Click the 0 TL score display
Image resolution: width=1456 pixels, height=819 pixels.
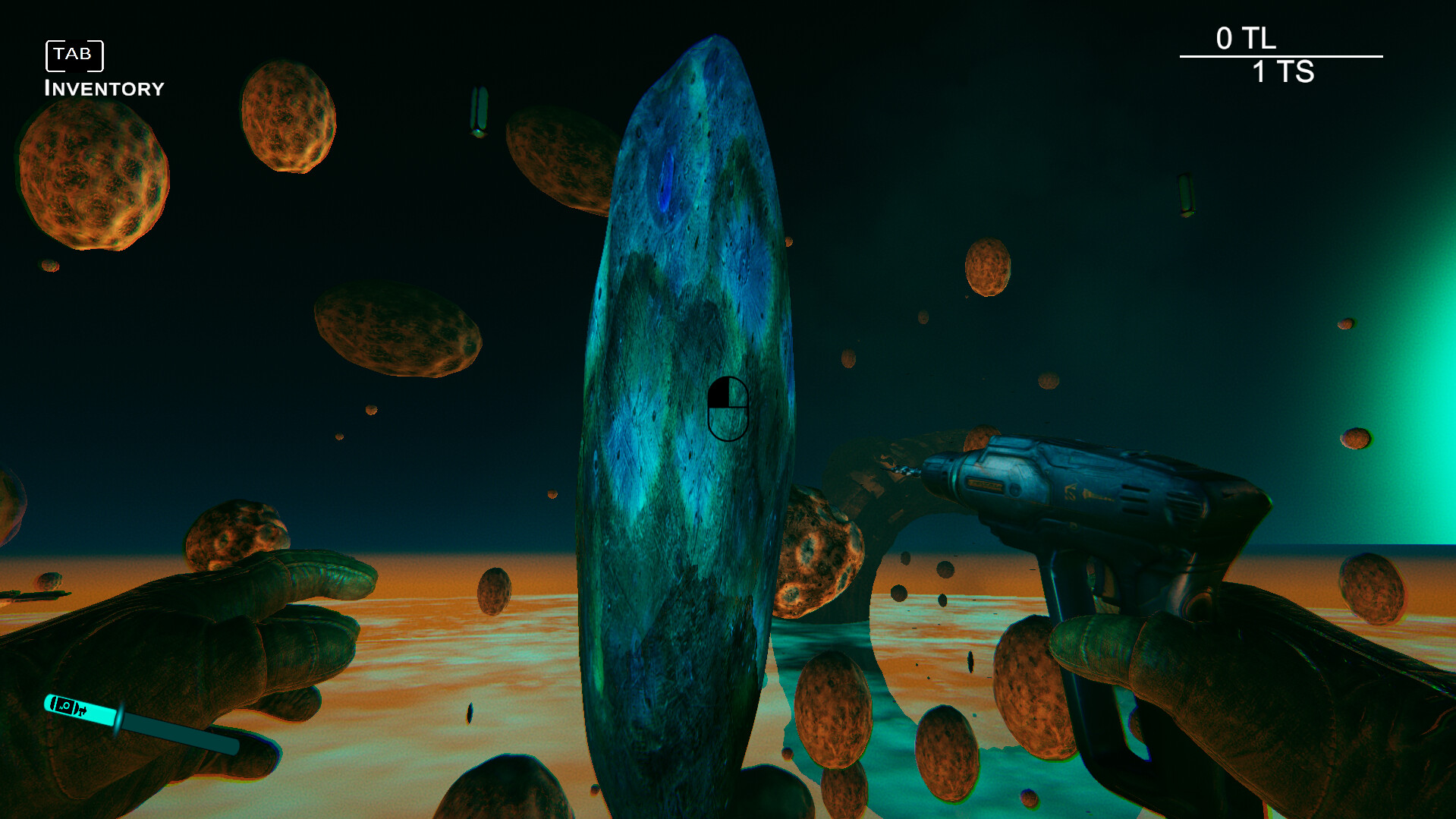tap(1247, 38)
